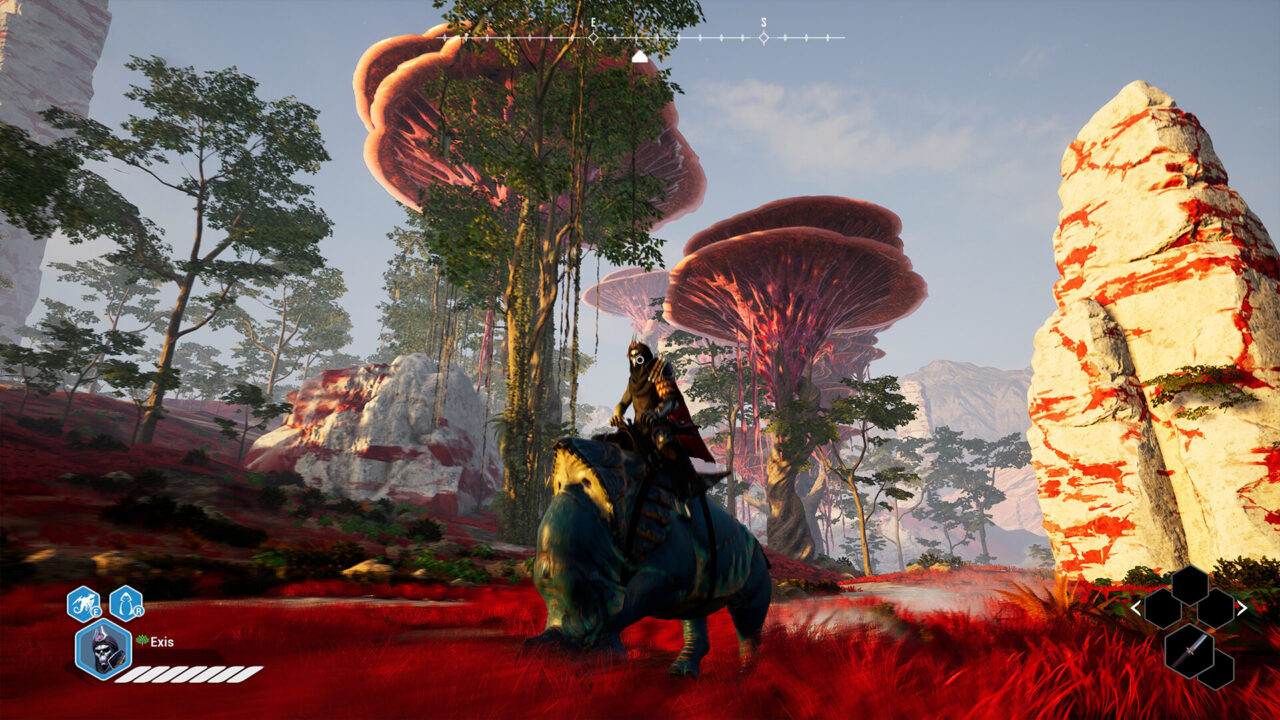
Task: Click the Exis name label
Action: 162,643
